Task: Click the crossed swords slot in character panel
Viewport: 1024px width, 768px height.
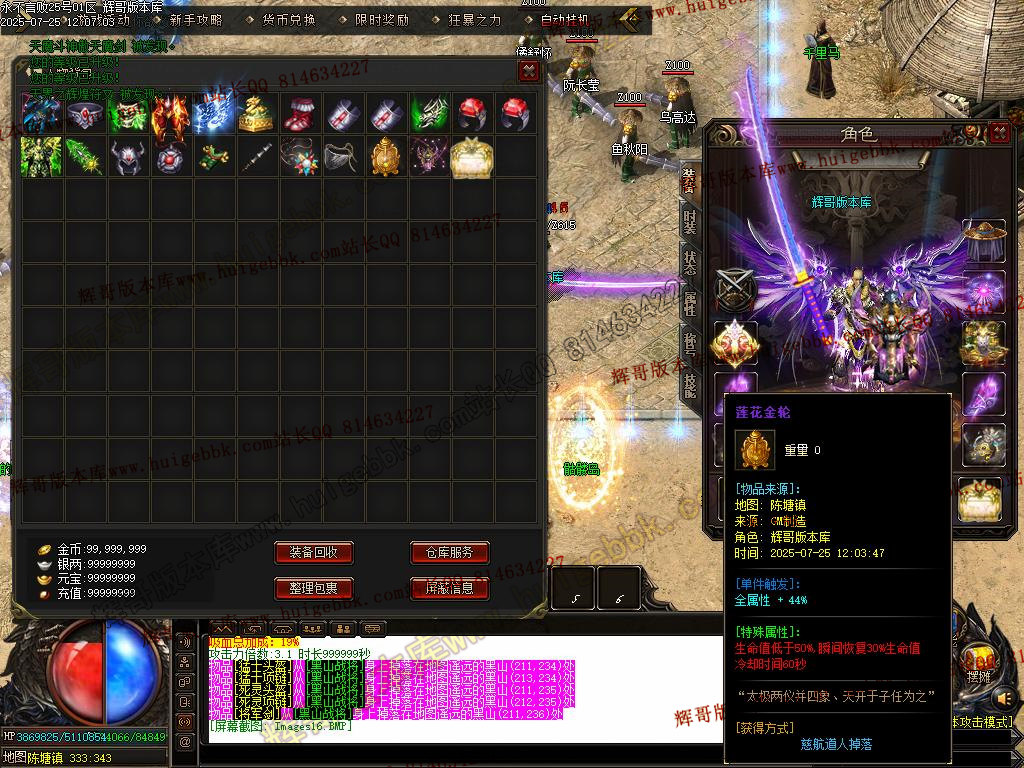Action: 735,291
